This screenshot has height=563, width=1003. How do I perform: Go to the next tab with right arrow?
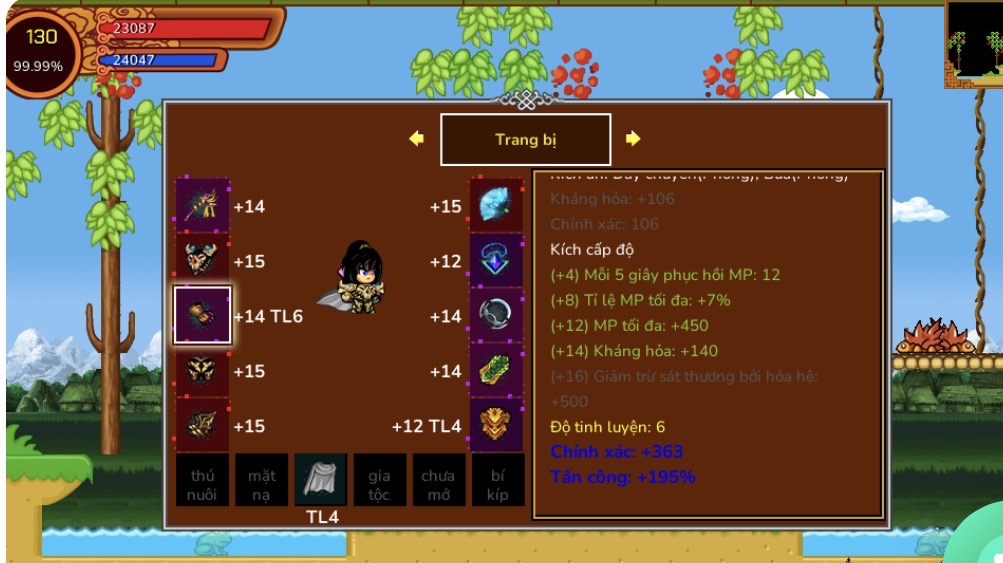click(x=632, y=139)
